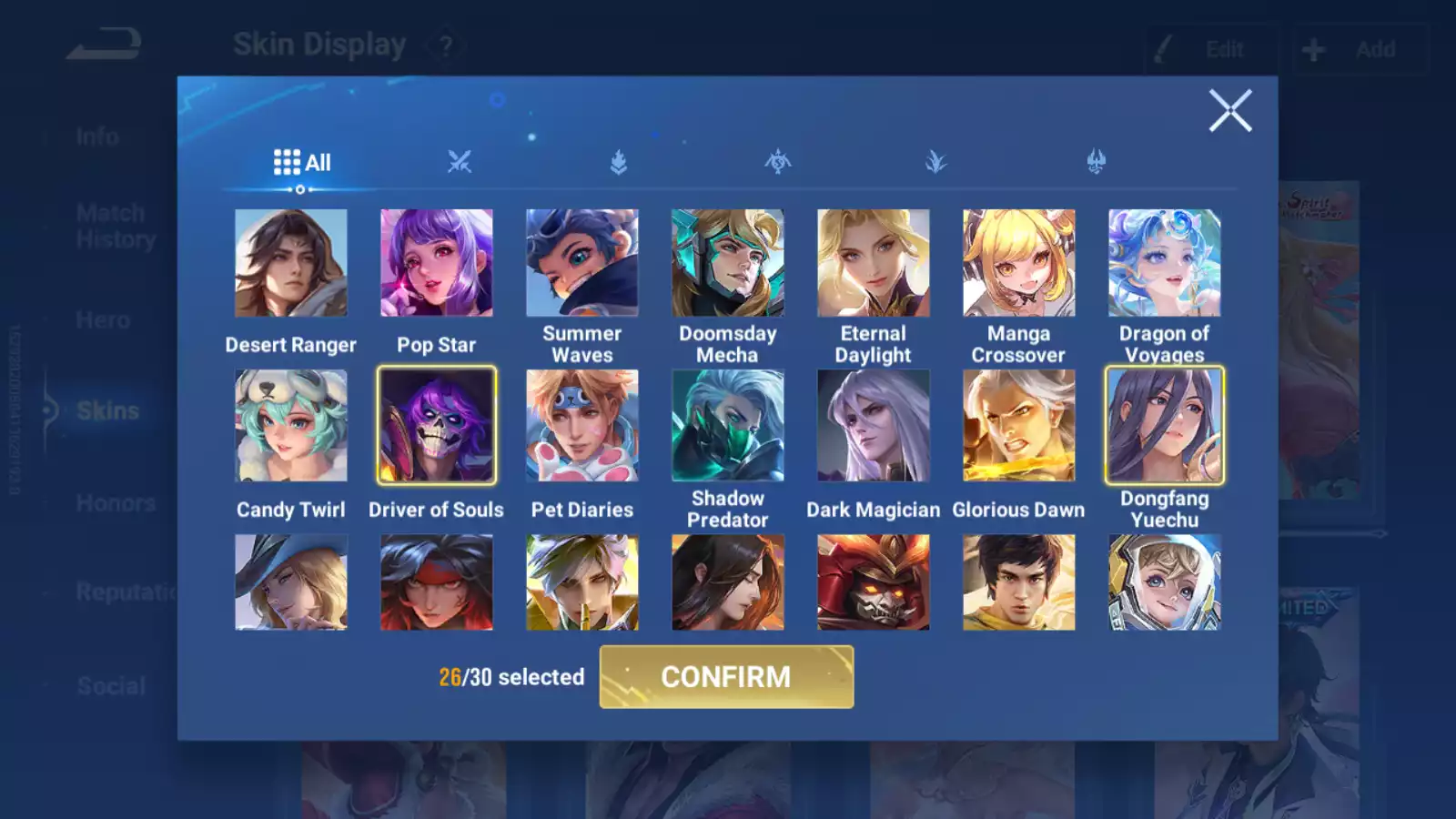The image size is (1456, 819).
Task: Choose the Pop Star skin
Action: coord(437,263)
